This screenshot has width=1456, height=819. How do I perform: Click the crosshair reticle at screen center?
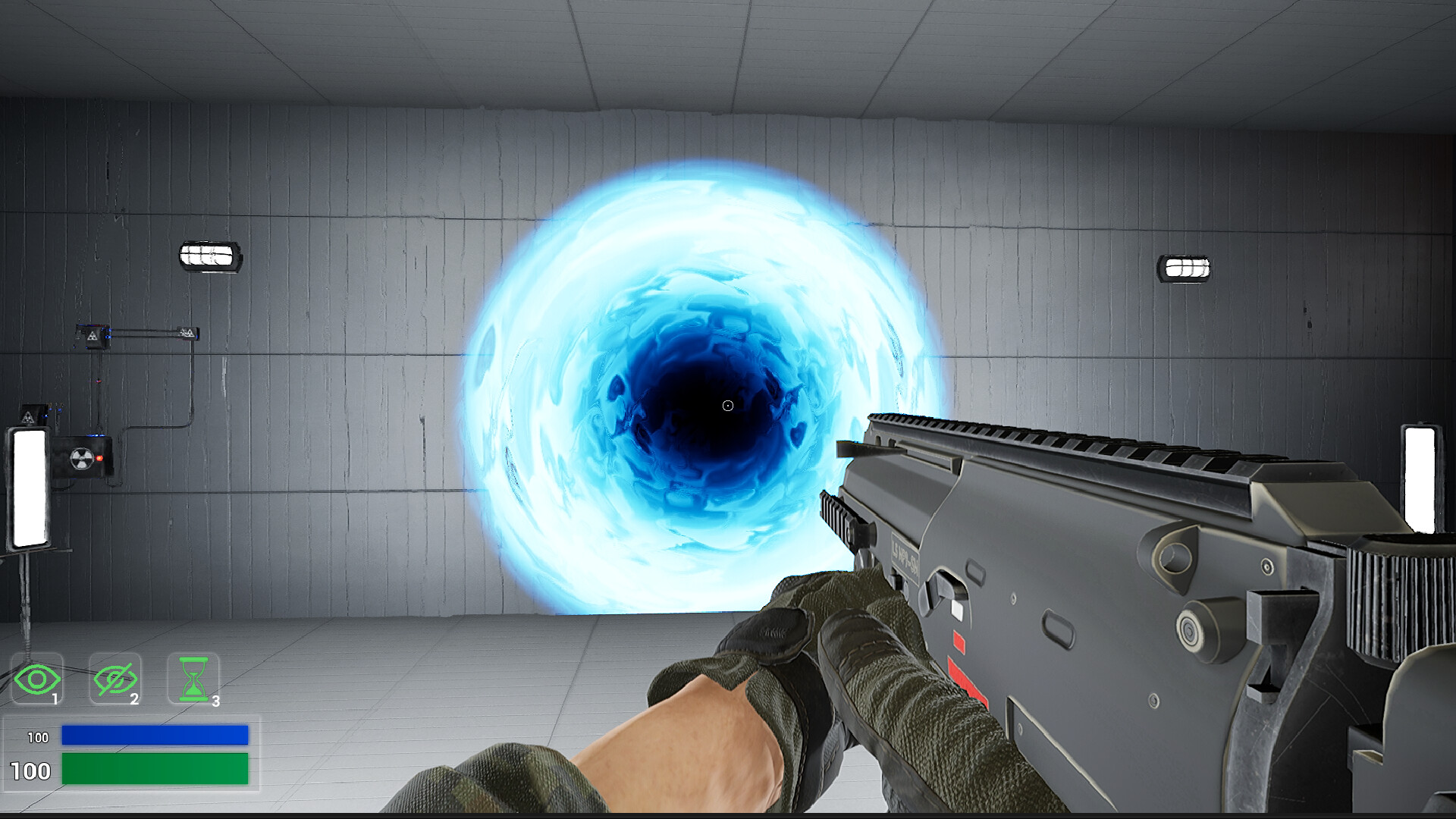[x=727, y=406]
